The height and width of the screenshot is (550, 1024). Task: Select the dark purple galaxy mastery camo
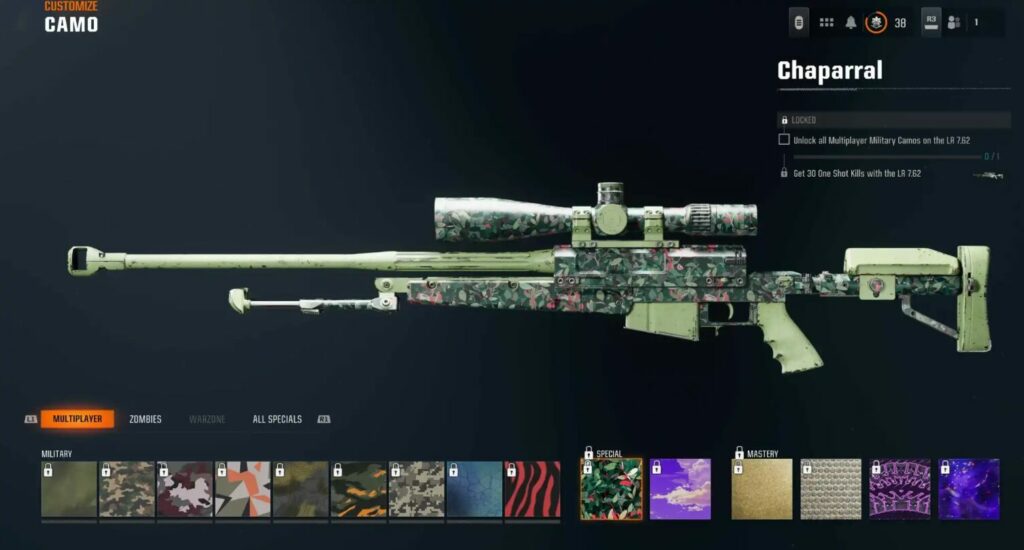(969, 489)
